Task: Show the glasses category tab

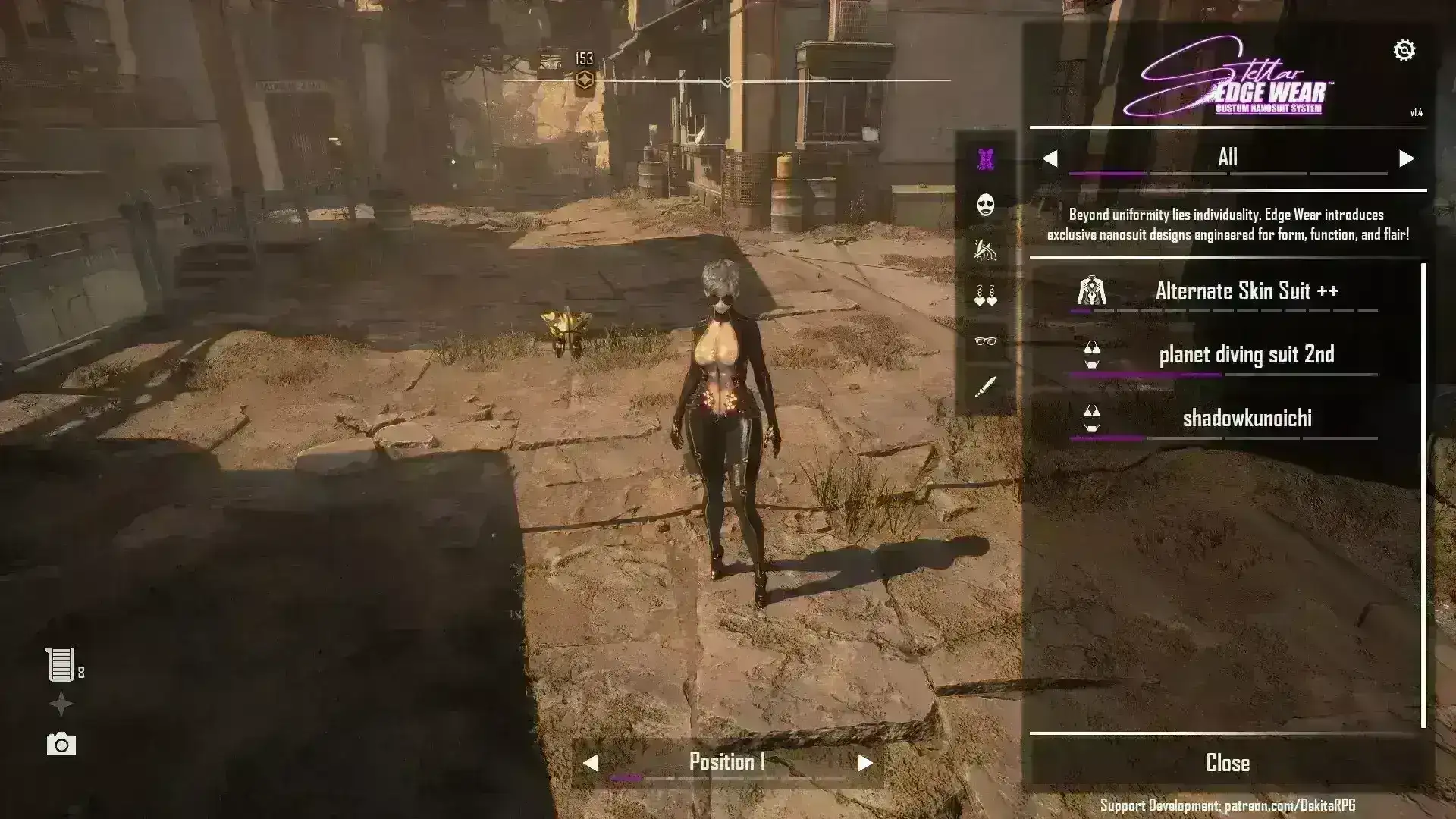Action: point(985,341)
